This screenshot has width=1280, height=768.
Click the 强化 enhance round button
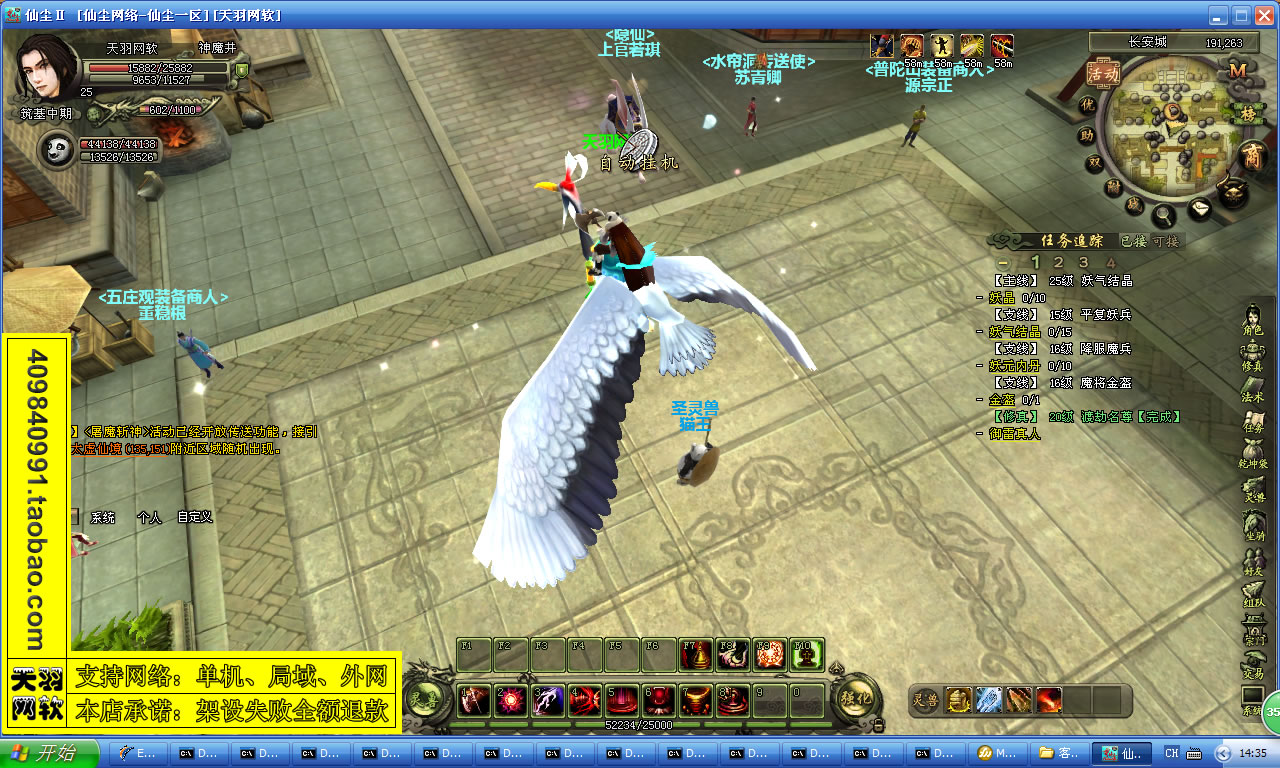tap(858, 698)
